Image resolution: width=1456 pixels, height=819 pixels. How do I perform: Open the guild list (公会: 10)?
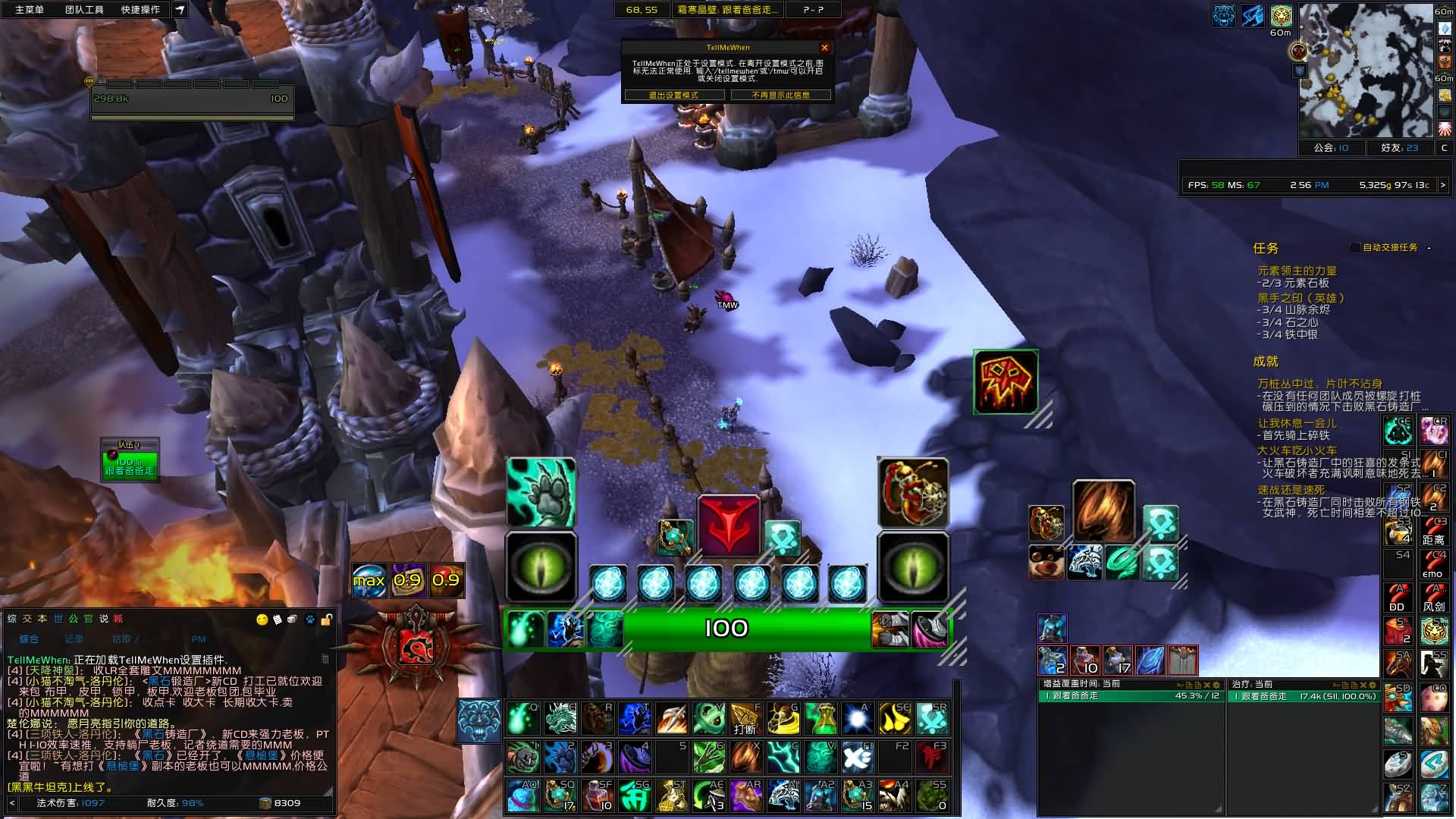tap(1331, 148)
